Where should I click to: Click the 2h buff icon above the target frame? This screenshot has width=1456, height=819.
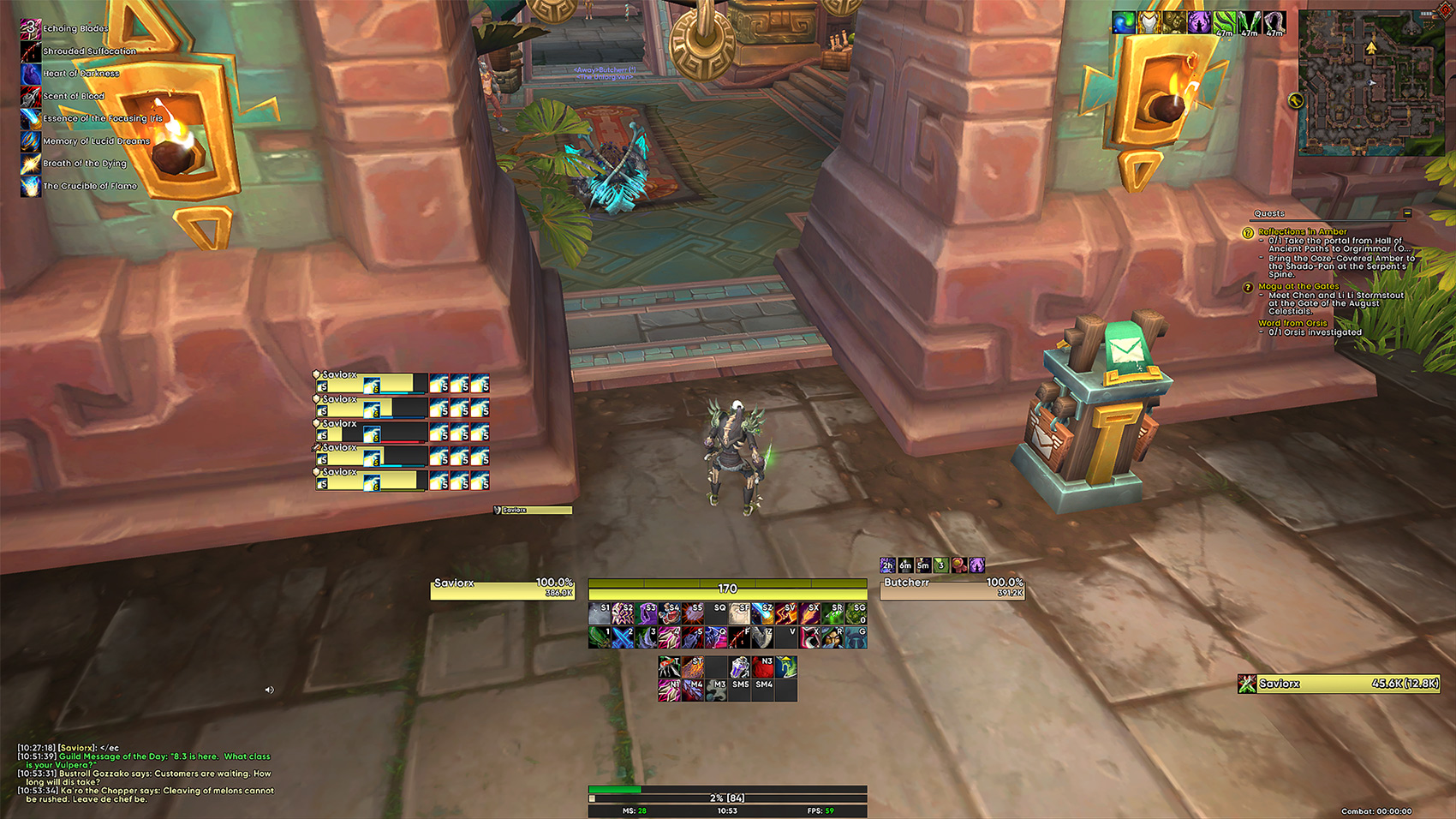pyautogui.click(x=887, y=565)
